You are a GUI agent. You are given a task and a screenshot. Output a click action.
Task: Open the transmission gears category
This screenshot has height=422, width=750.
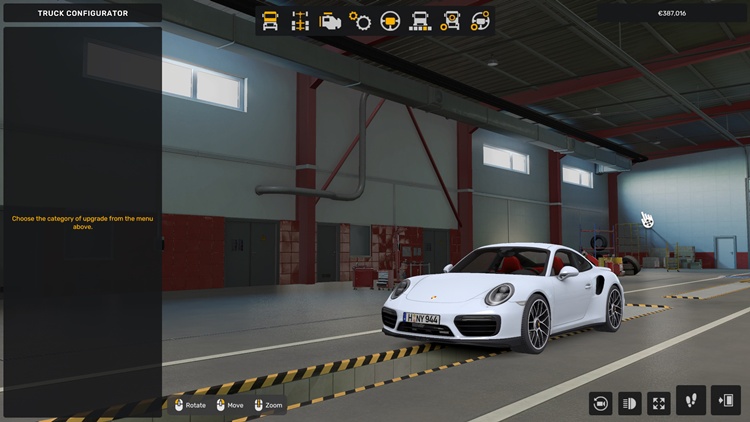360,21
